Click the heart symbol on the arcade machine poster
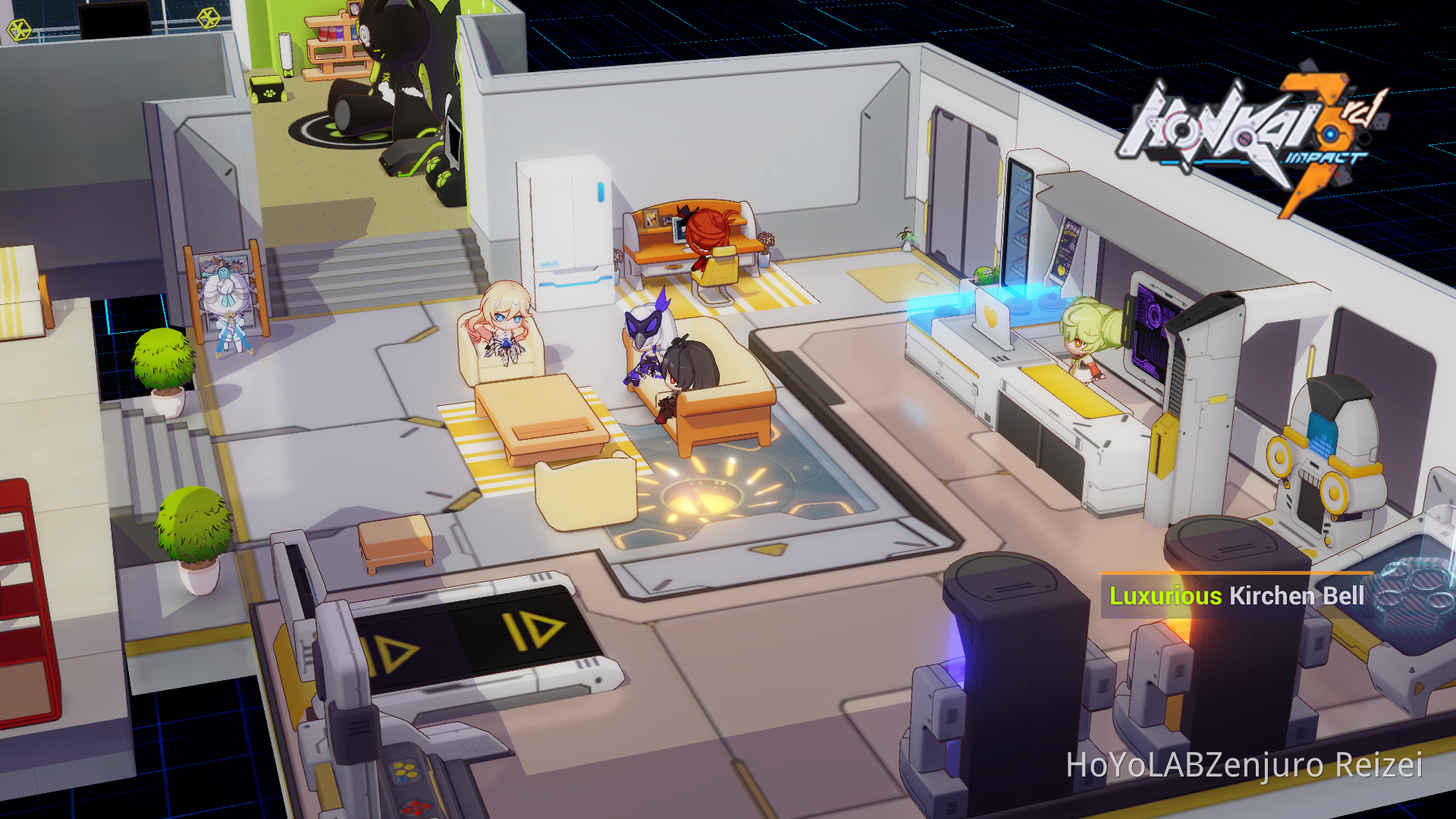The image size is (1456, 819). coord(1060,270)
